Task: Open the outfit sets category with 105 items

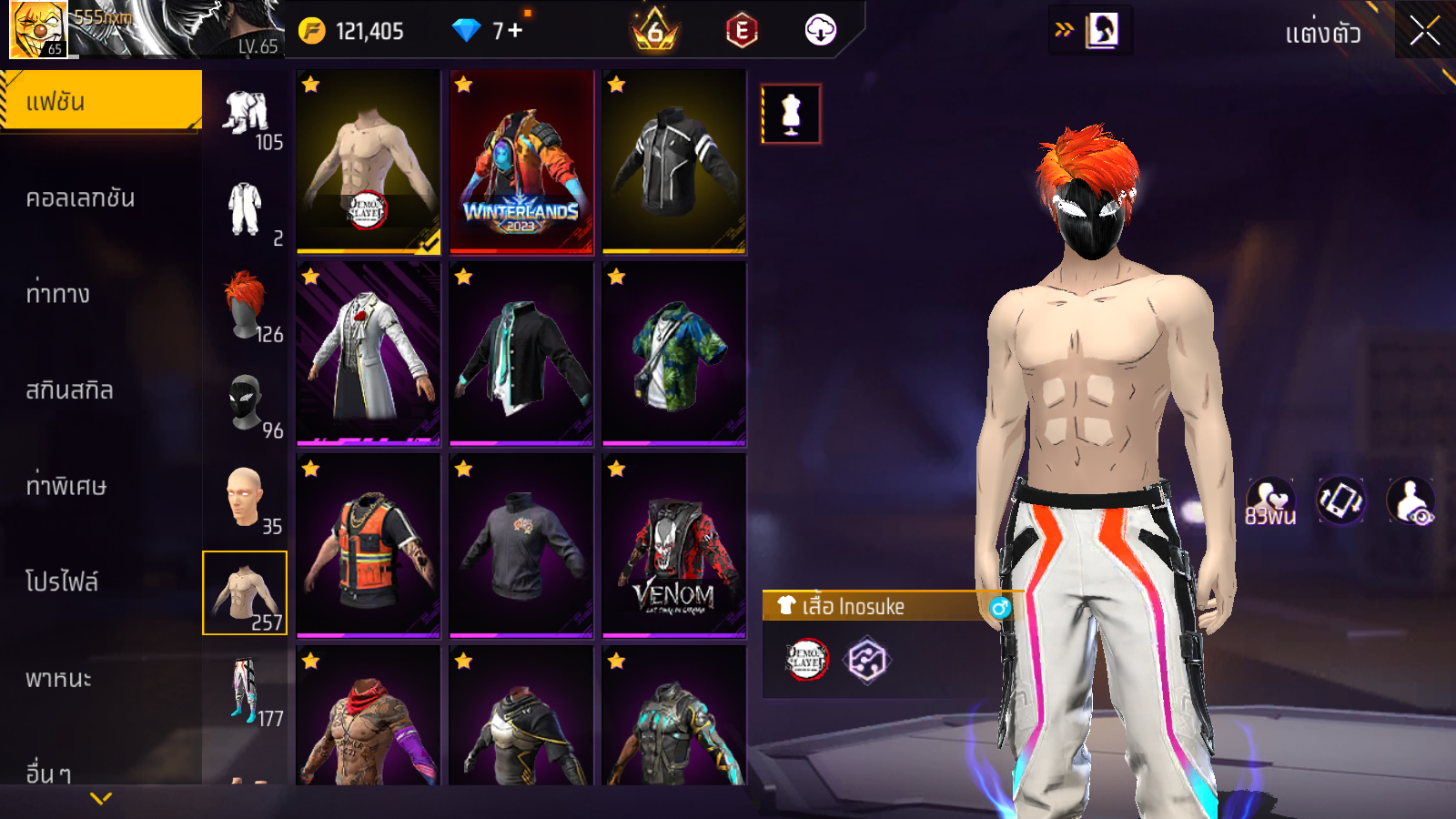Action: coord(246,115)
